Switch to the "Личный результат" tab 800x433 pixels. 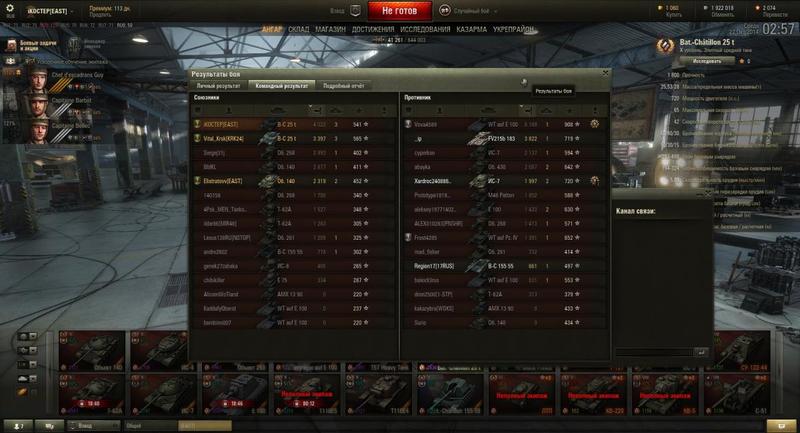point(218,86)
